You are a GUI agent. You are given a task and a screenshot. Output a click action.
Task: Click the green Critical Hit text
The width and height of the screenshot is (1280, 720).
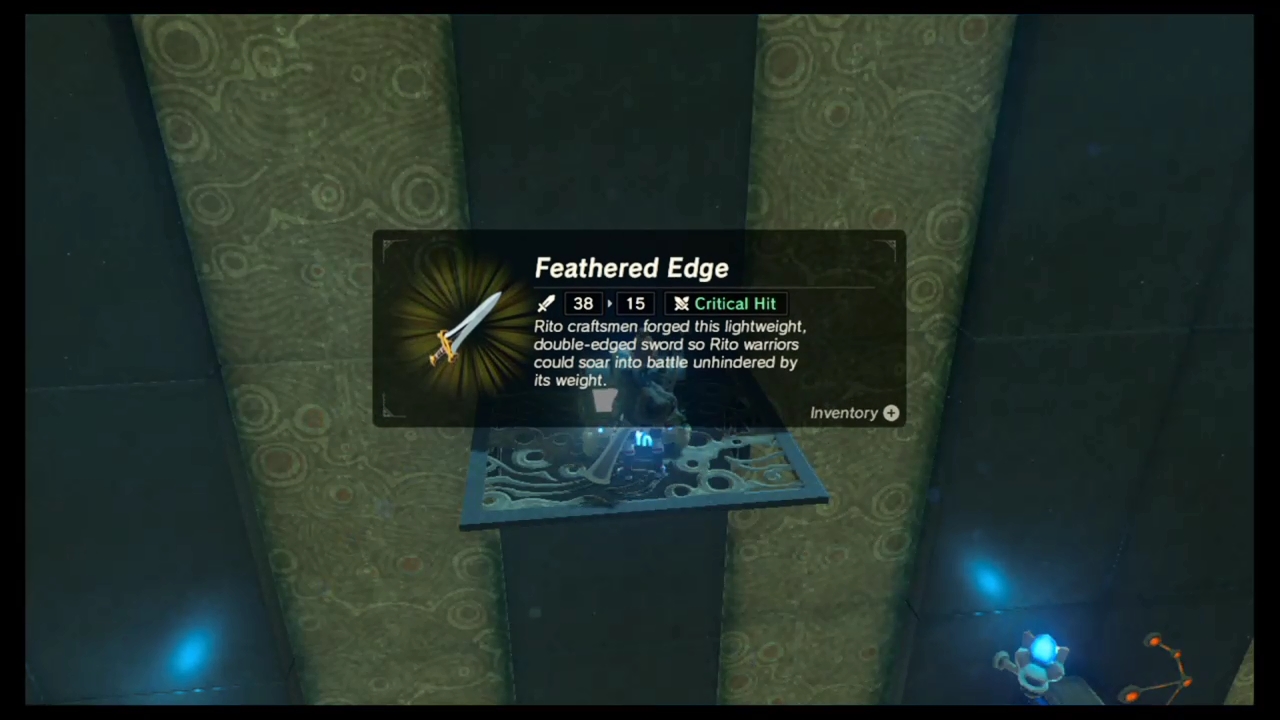click(735, 303)
